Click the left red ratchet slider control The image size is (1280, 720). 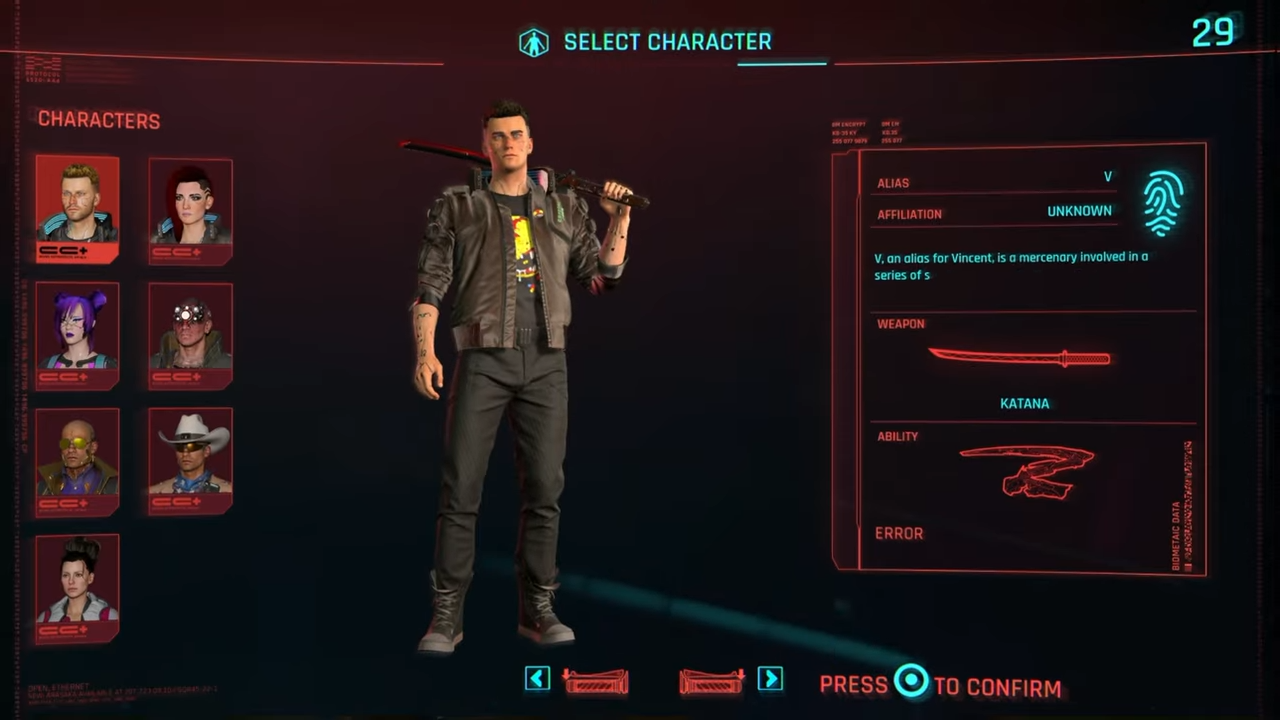595,679
